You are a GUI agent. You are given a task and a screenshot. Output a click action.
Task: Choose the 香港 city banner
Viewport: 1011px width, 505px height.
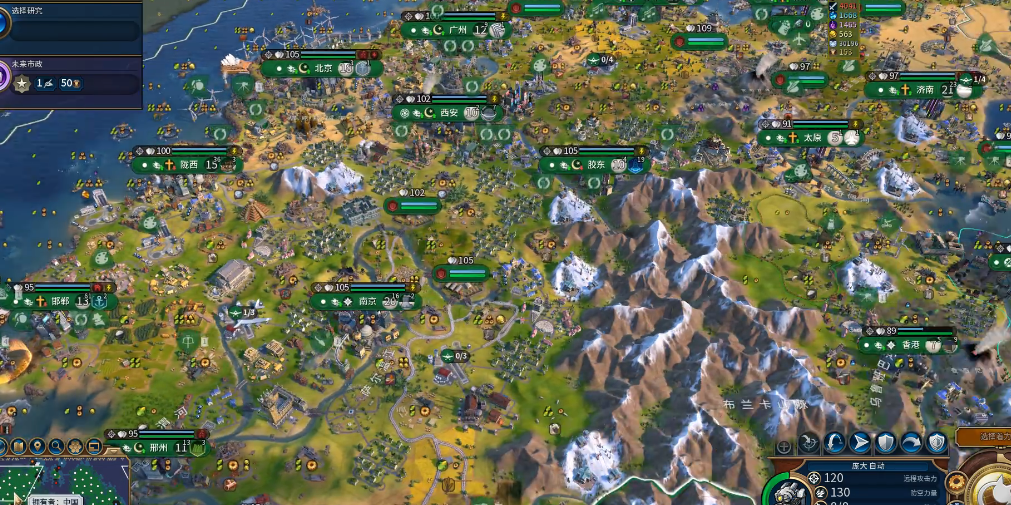[x=909, y=345]
